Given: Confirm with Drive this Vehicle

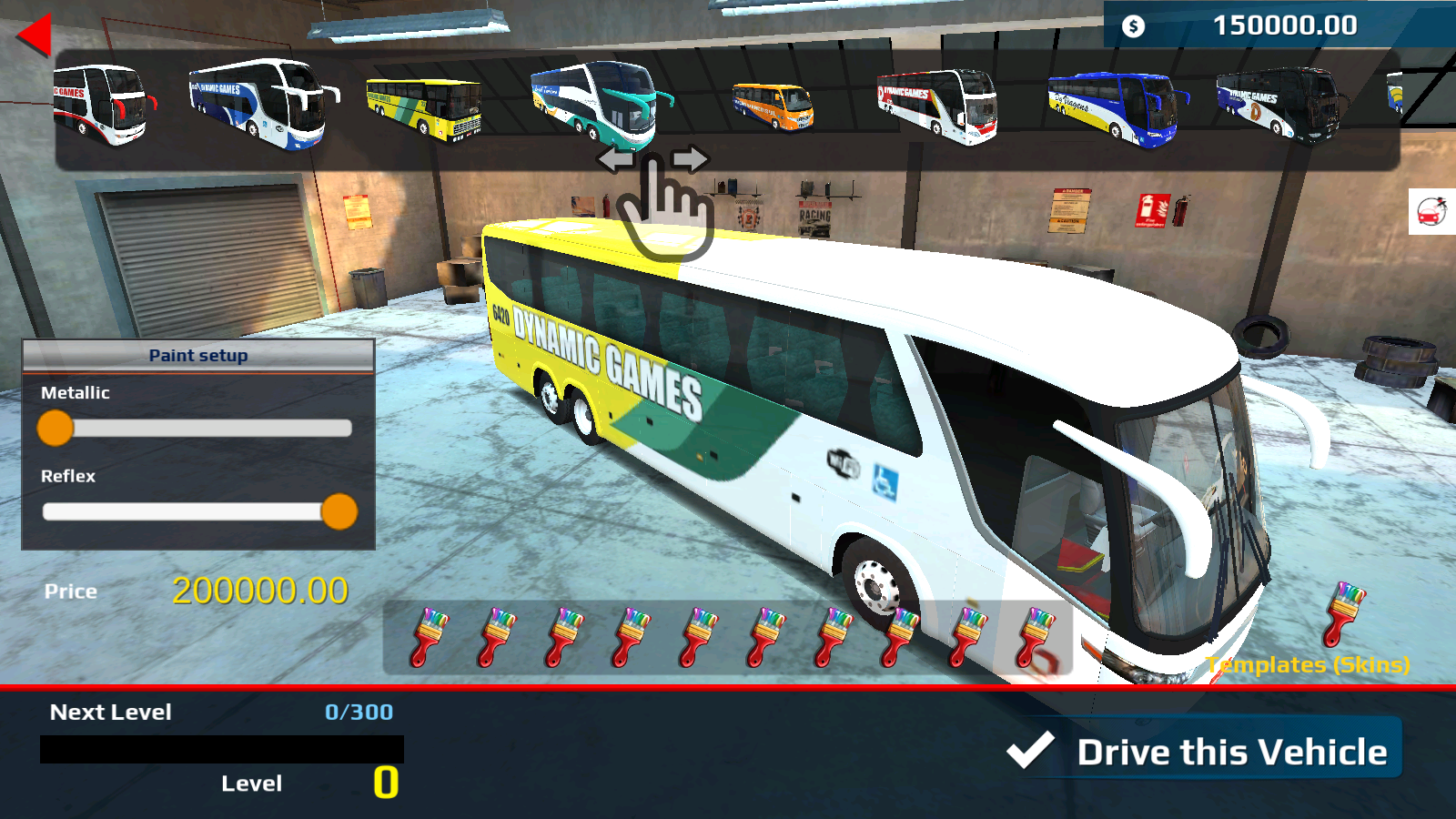Looking at the screenshot, I should point(1204,752).
